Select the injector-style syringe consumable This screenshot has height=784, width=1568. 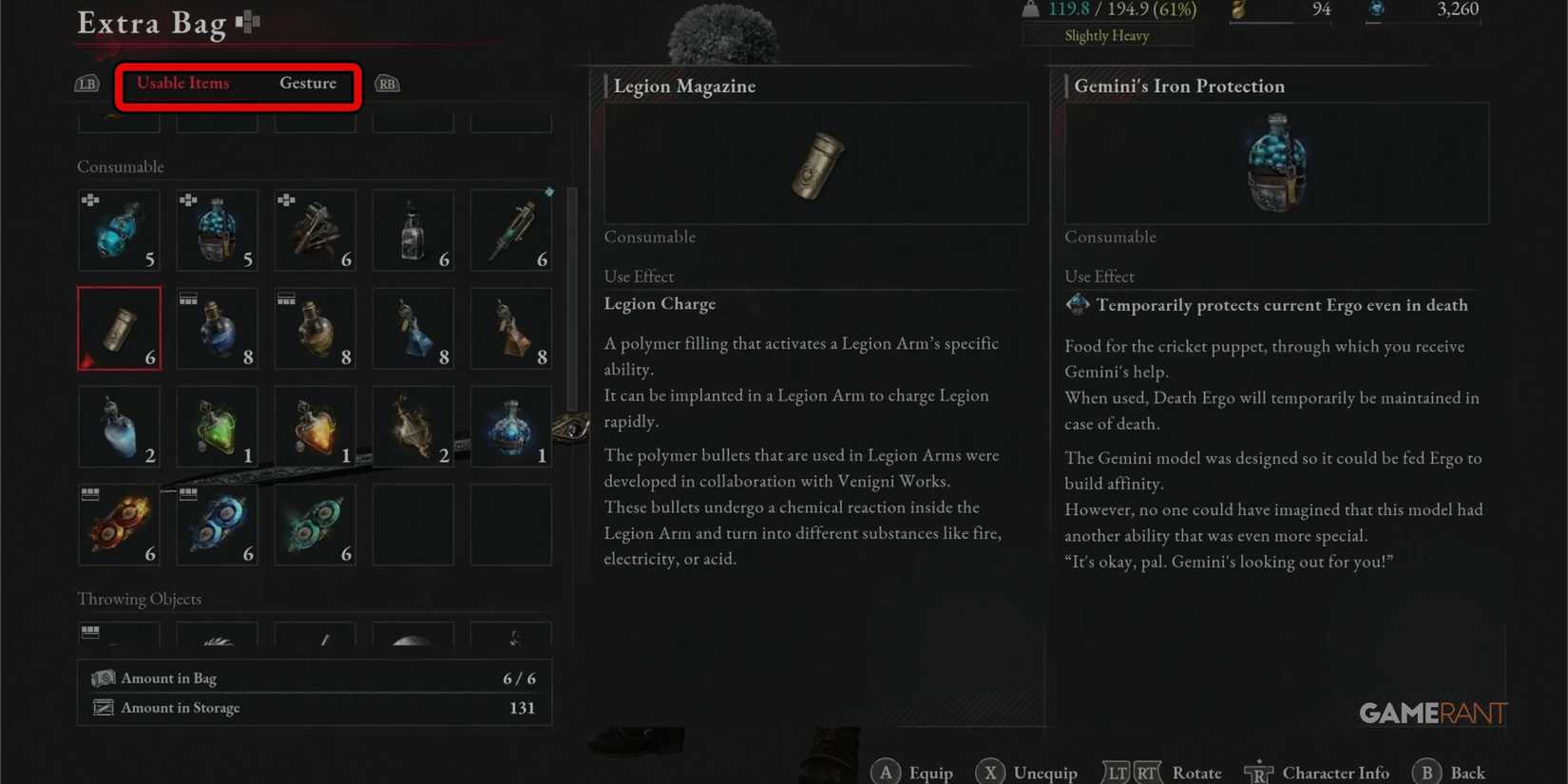point(510,230)
